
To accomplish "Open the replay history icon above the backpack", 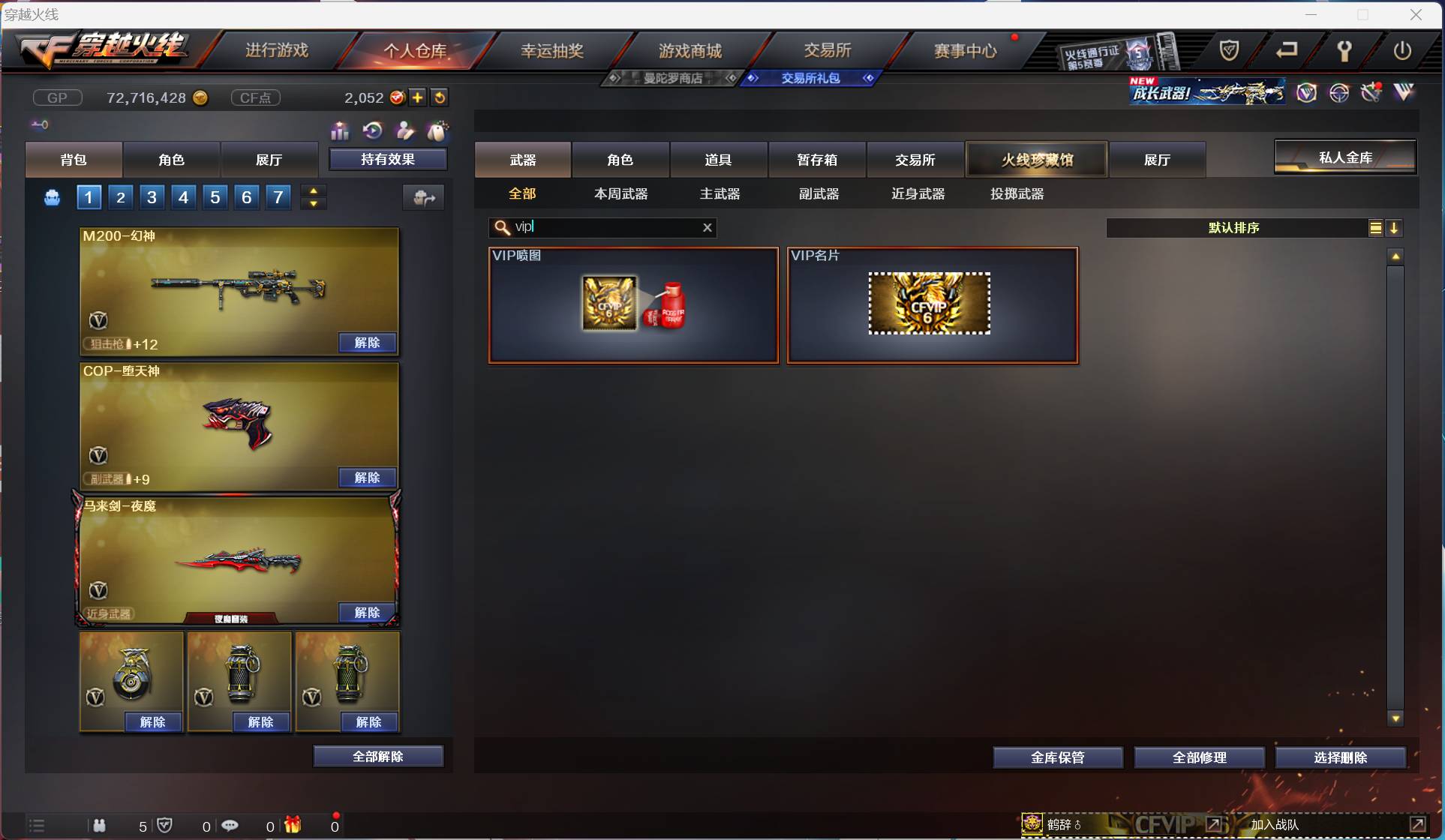I will tap(372, 130).
